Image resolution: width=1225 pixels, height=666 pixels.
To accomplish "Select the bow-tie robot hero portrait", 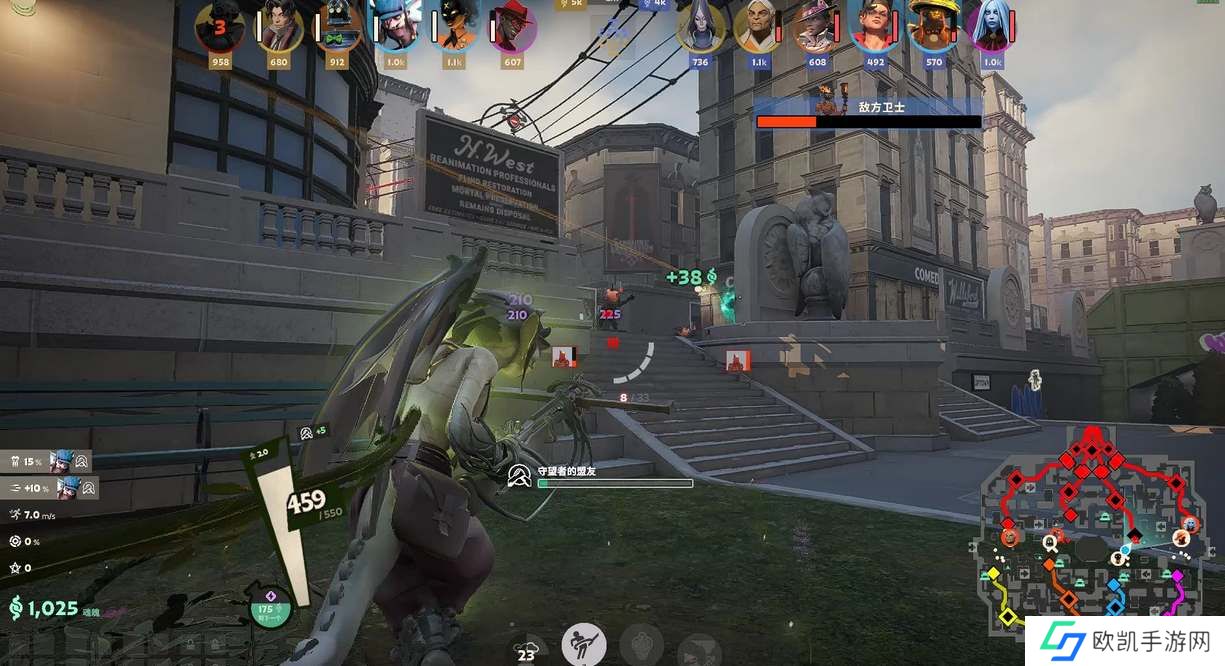I will (336, 27).
